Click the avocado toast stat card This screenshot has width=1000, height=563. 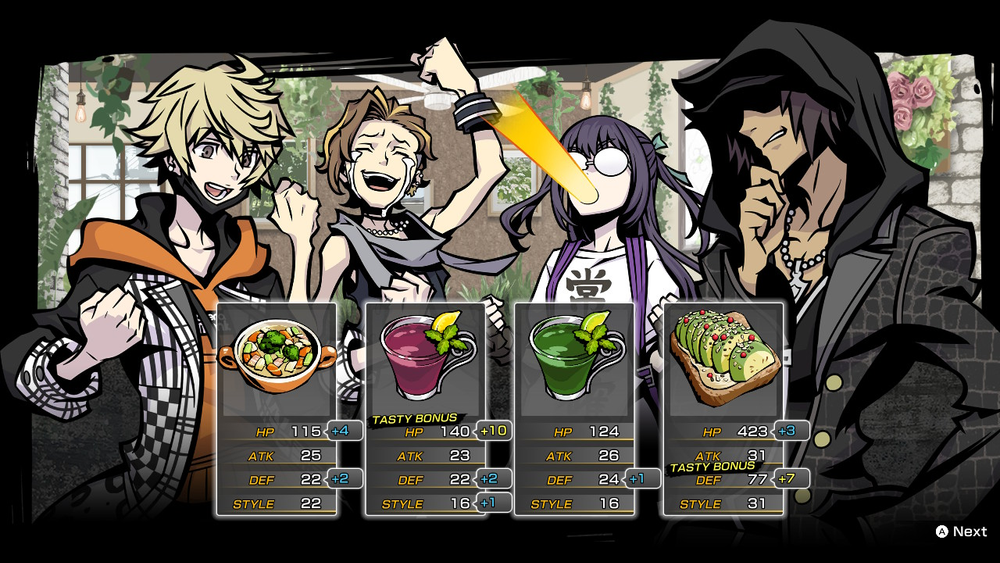[x=723, y=409]
